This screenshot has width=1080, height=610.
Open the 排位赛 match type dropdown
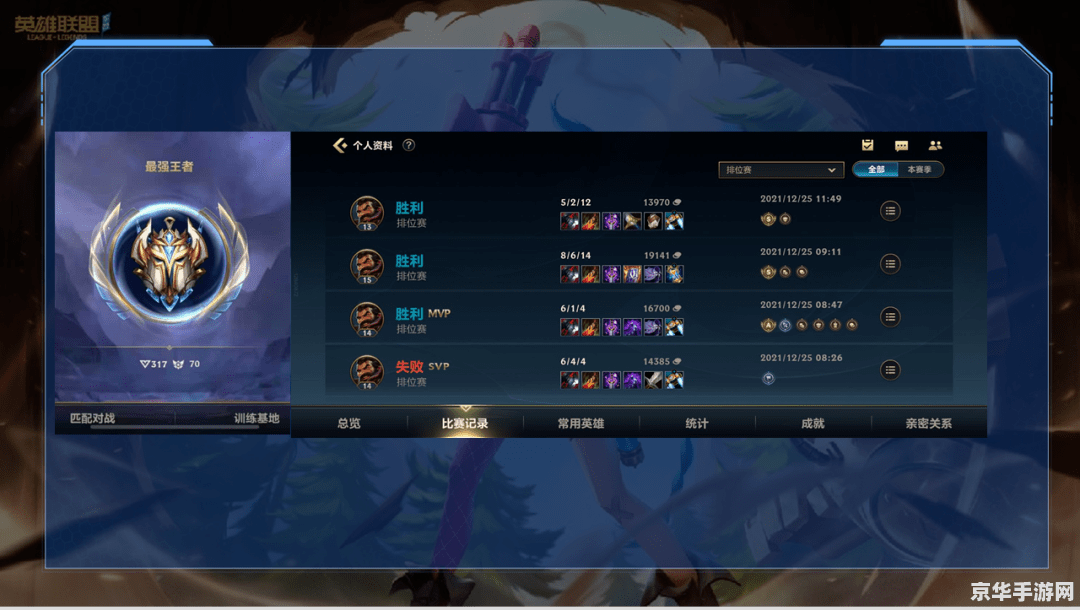[781, 170]
